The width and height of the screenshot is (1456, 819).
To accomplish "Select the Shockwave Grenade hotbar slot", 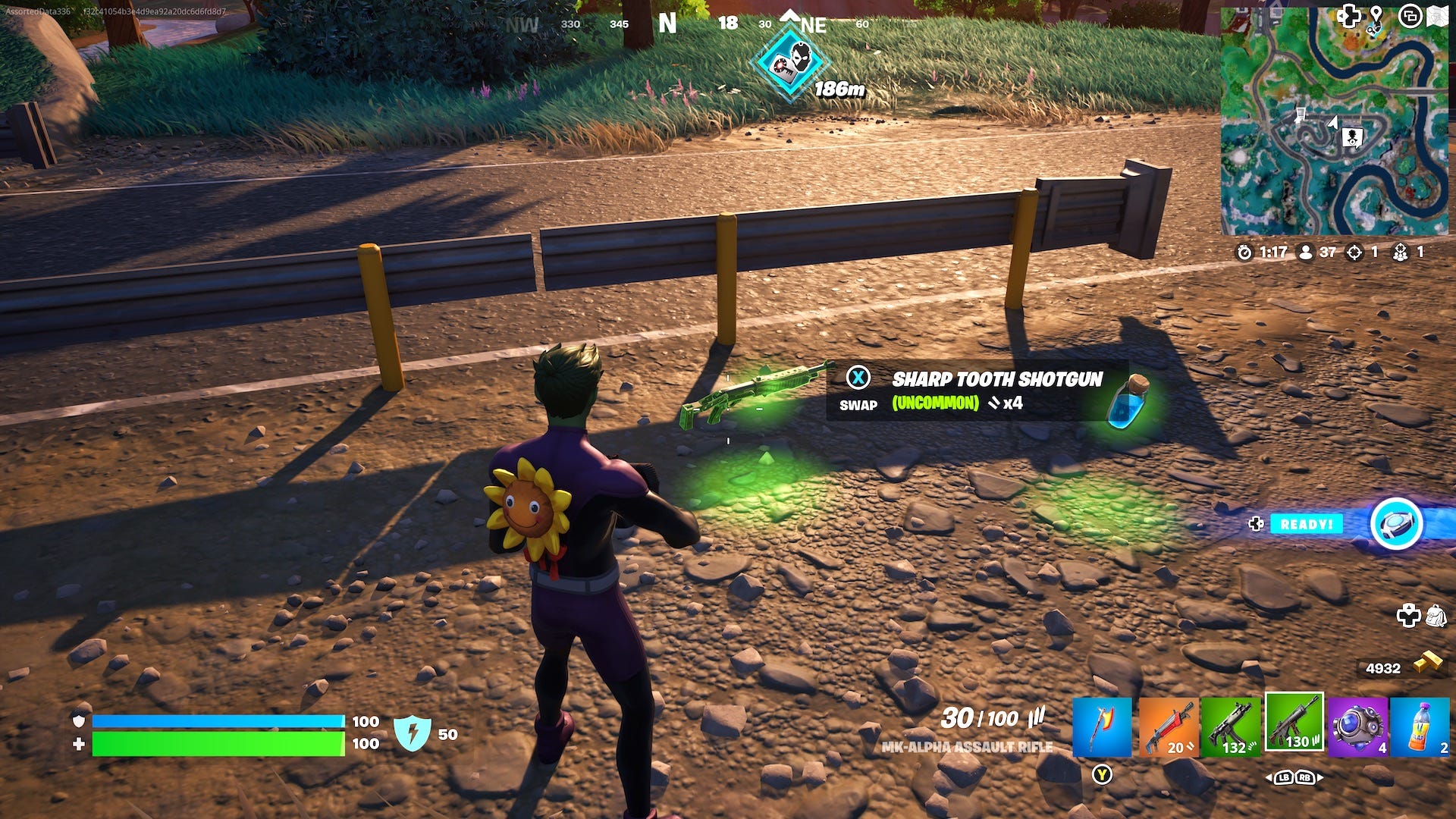I will coord(1357,726).
